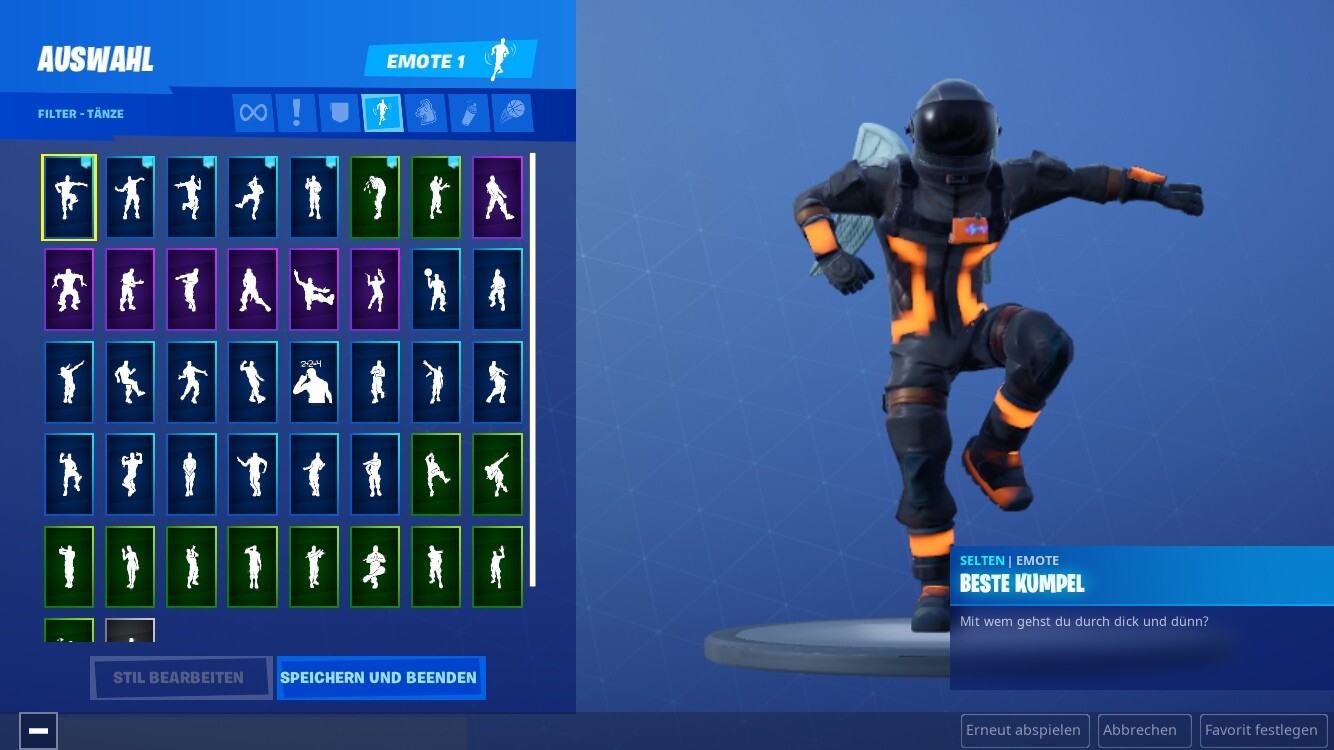Choose the 2024 glasses emote thumbnail
Image resolution: width=1334 pixels, height=750 pixels.
314,381
